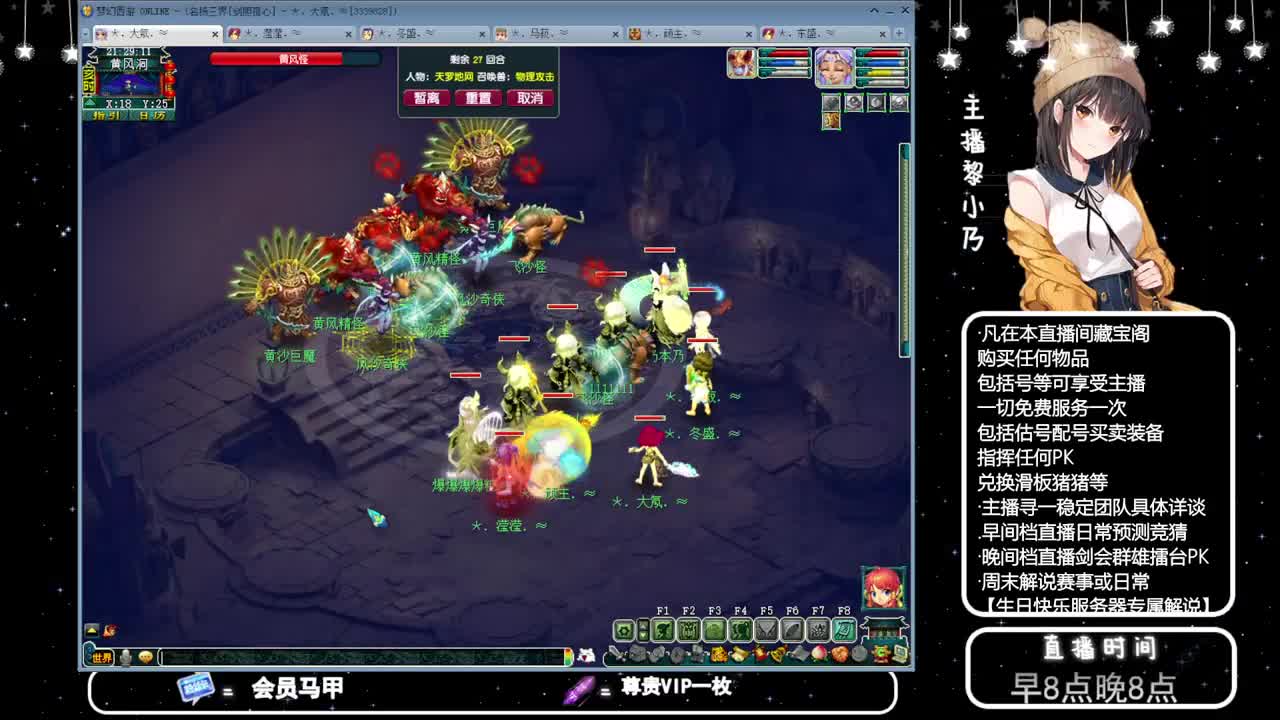
Task: Toggle the 物理攻击 attack mode in the battle panel
Action: pyautogui.click(x=535, y=77)
